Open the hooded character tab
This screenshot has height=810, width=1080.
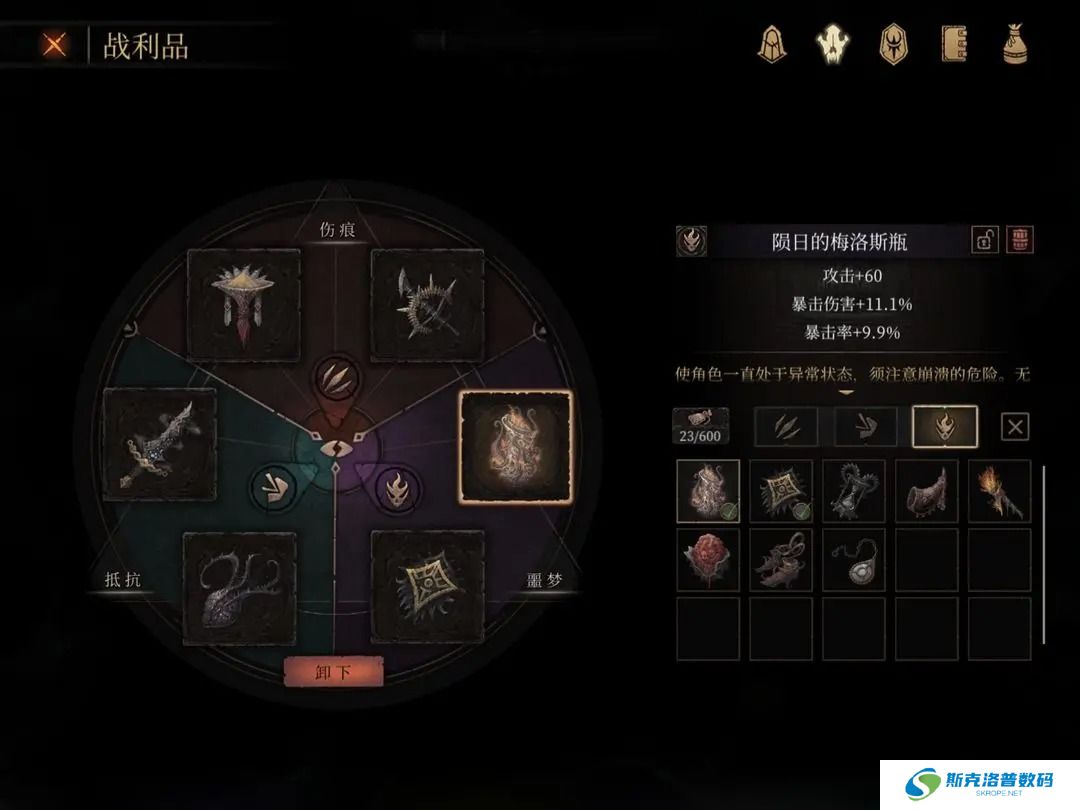point(771,44)
